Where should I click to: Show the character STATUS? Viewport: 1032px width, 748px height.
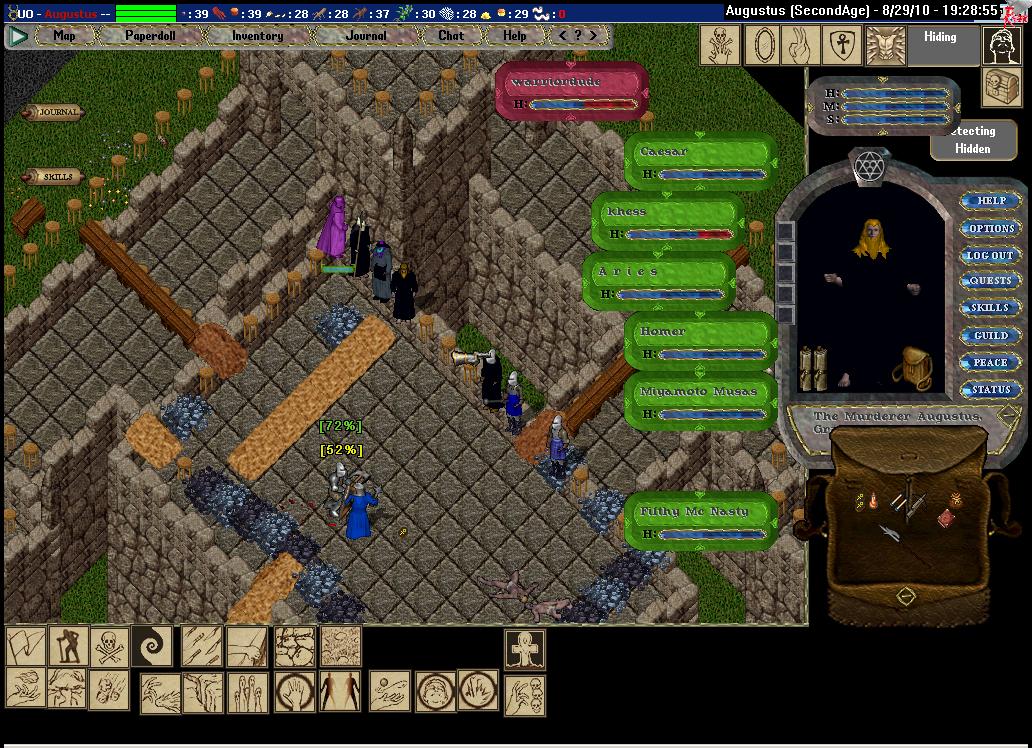(x=990, y=390)
